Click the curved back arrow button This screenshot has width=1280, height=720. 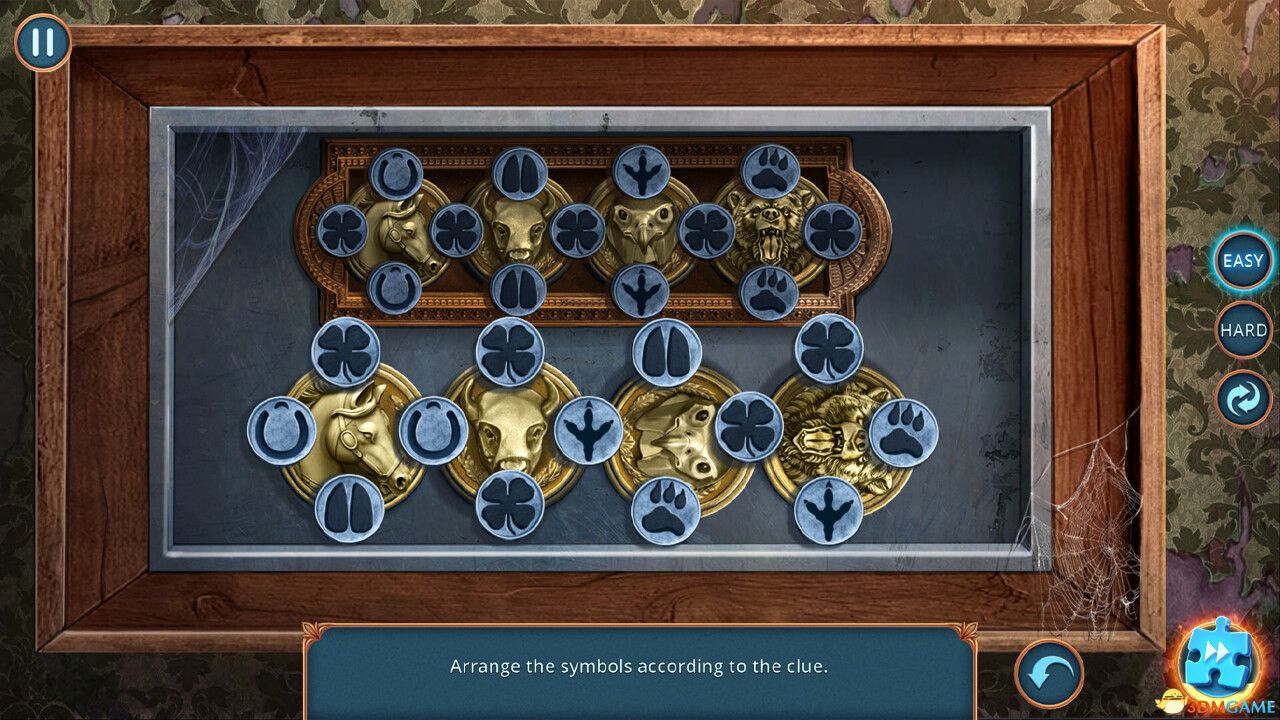click(x=1049, y=673)
